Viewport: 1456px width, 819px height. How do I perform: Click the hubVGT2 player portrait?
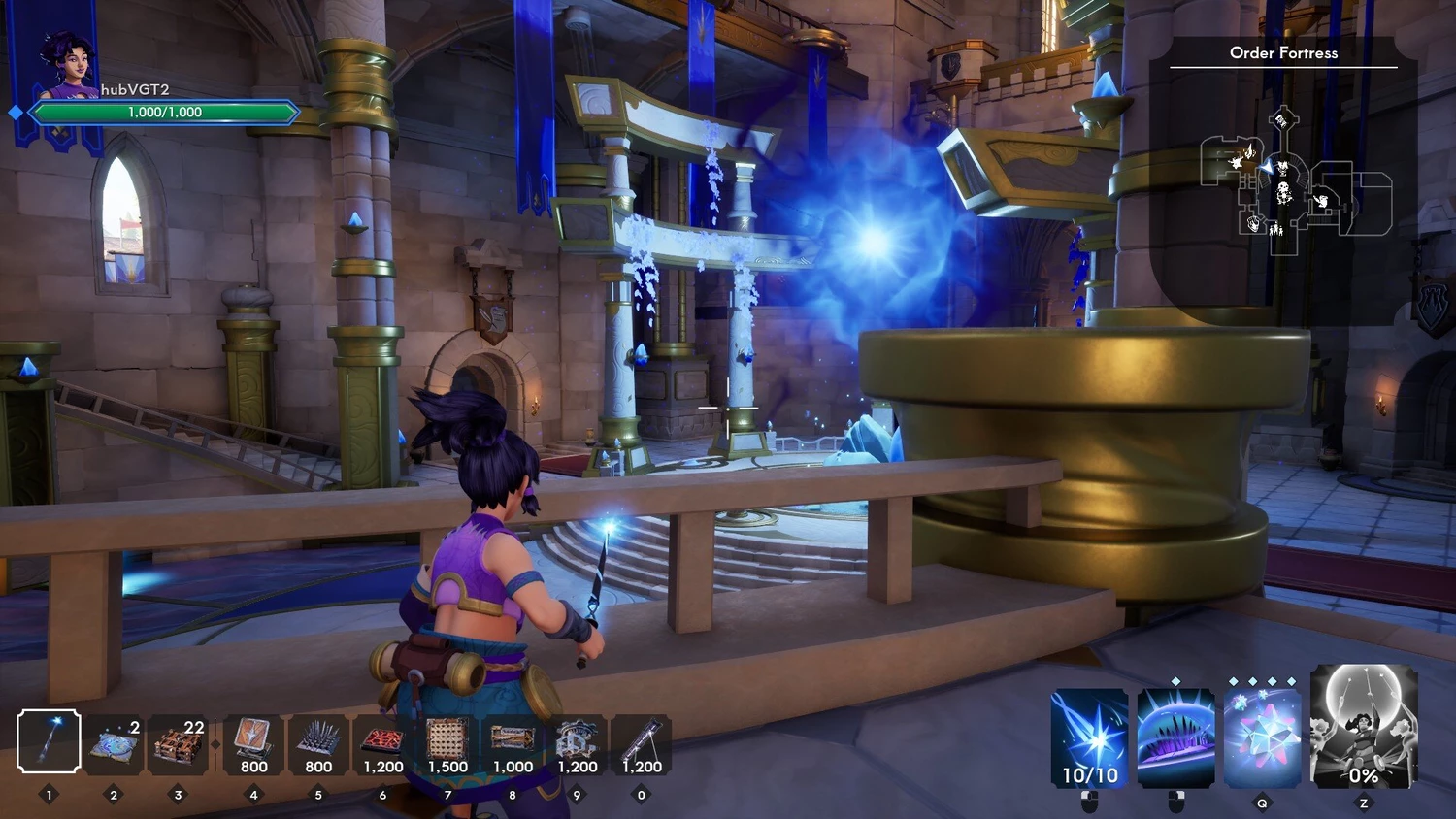(68, 66)
